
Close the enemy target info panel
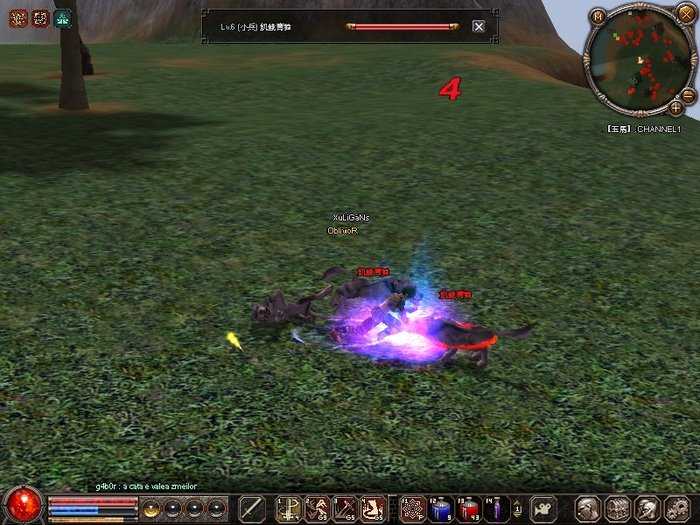[478, 26]
